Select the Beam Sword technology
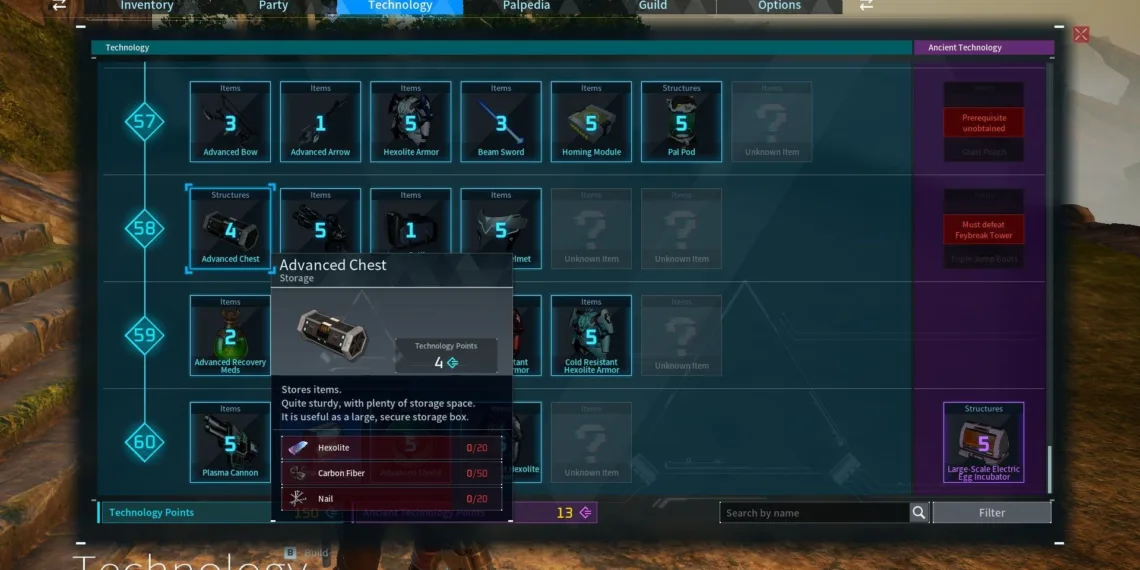The image size is (1140, 570). point(501,121)
